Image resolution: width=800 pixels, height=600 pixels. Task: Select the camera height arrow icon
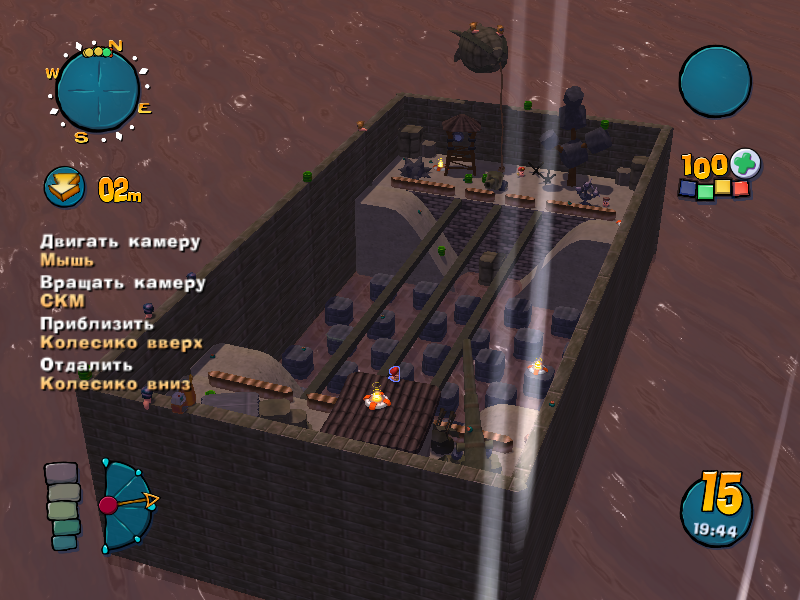click(64, 187)
